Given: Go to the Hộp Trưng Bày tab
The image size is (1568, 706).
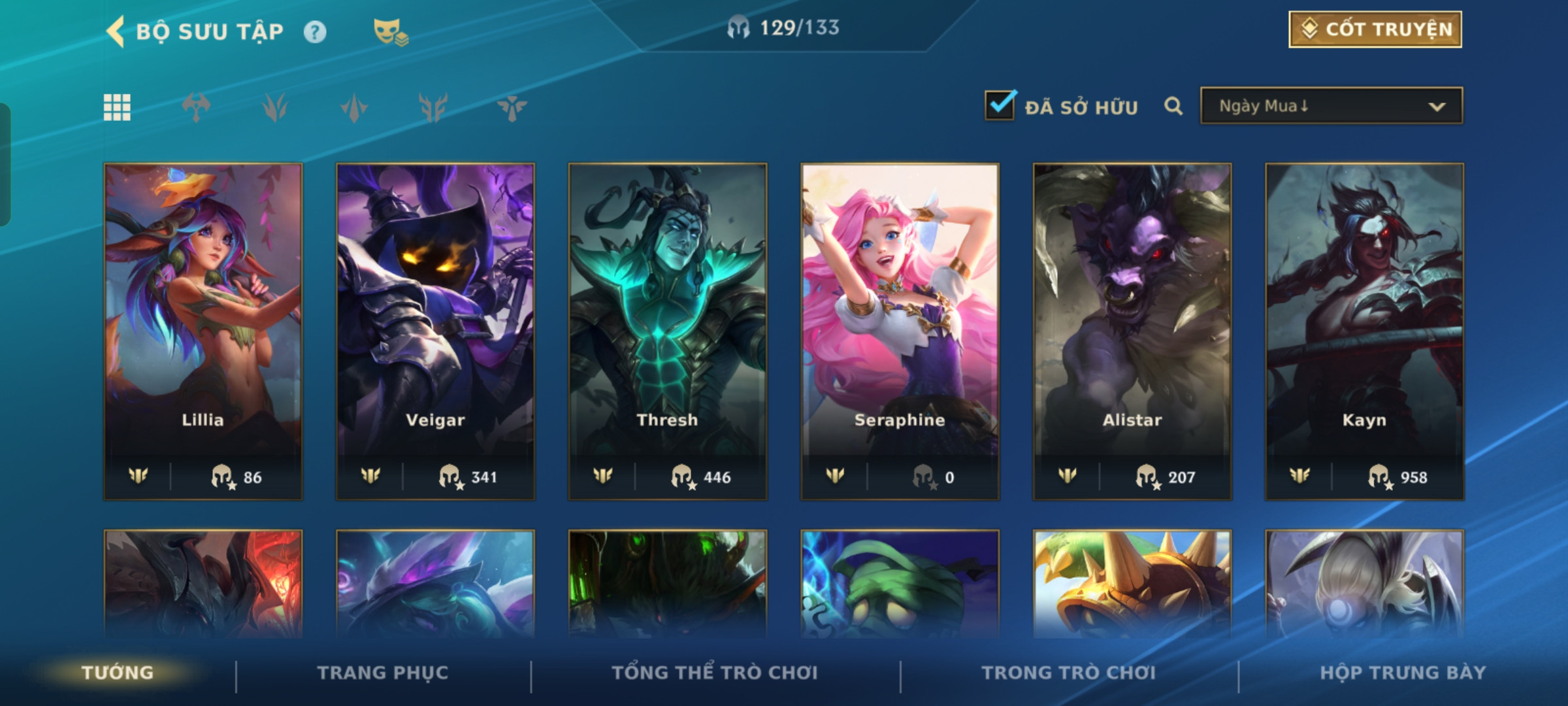Looking at the screenshot, I should pyautogui.click(x=1403, y=673).
